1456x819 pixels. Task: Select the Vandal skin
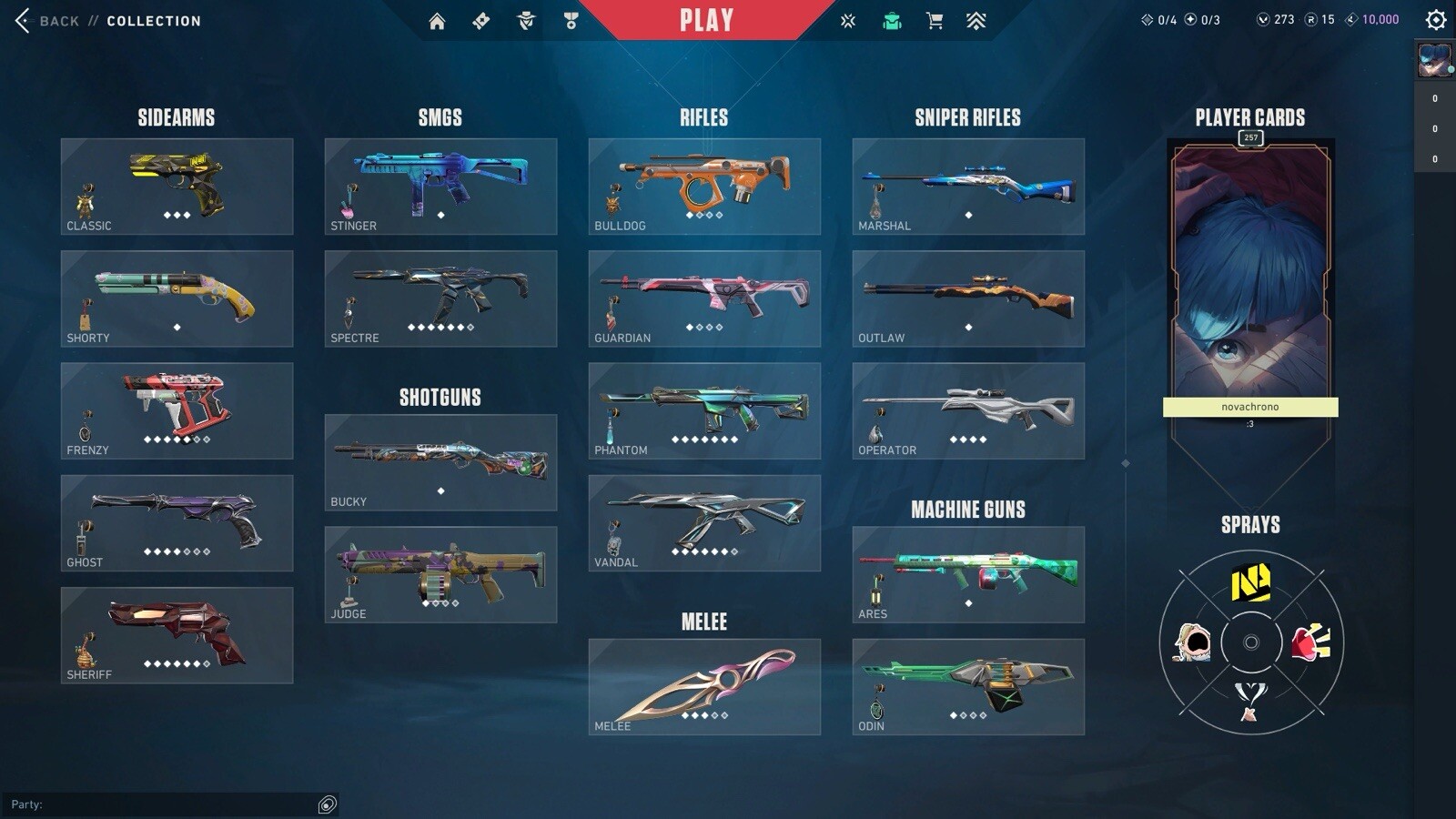(705, 521)
